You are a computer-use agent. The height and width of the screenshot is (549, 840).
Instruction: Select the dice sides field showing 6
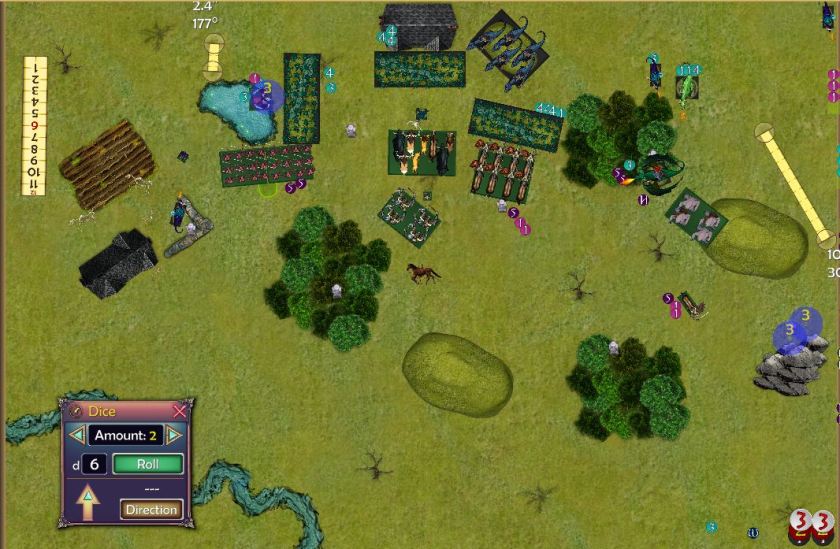coord(94,464)
